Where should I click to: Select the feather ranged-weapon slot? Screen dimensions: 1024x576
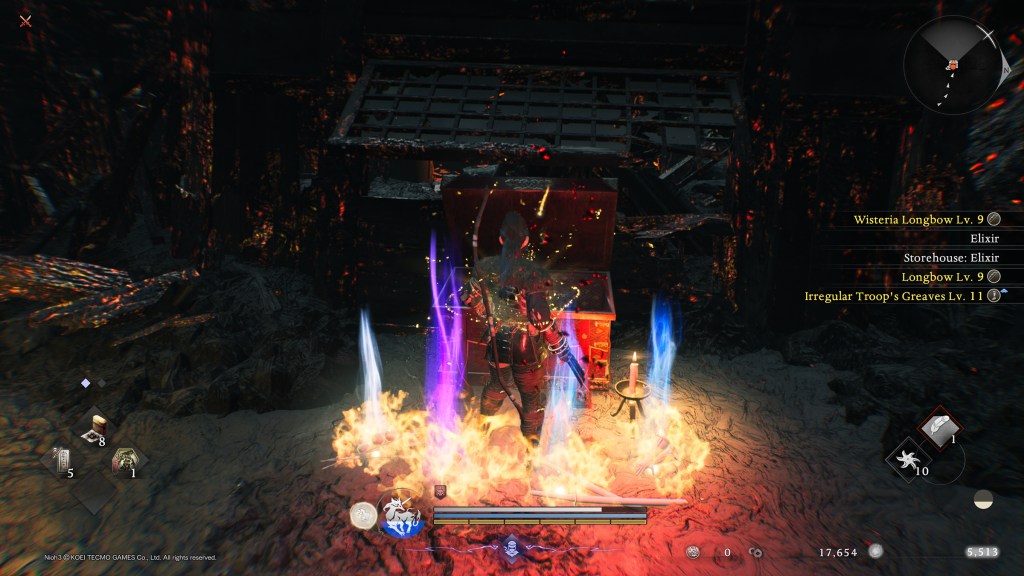point(940,427)
